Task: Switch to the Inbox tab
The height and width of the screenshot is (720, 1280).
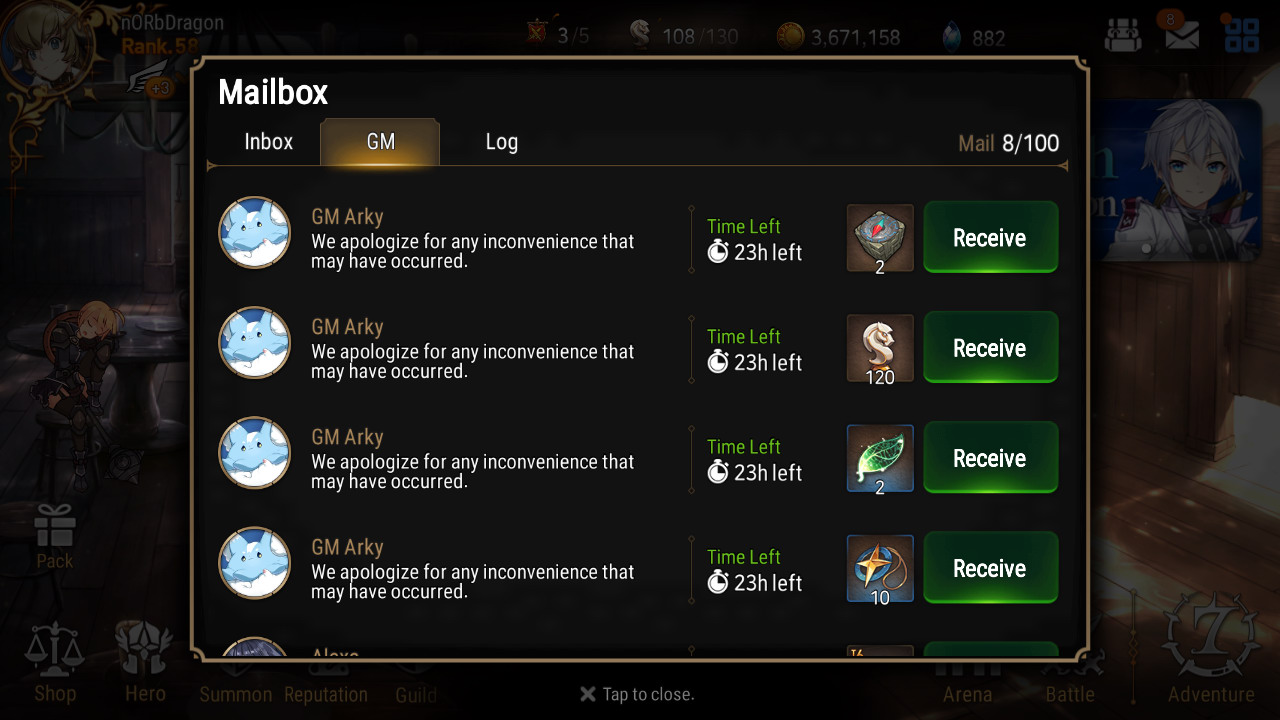Action: [x=268, y=142]
